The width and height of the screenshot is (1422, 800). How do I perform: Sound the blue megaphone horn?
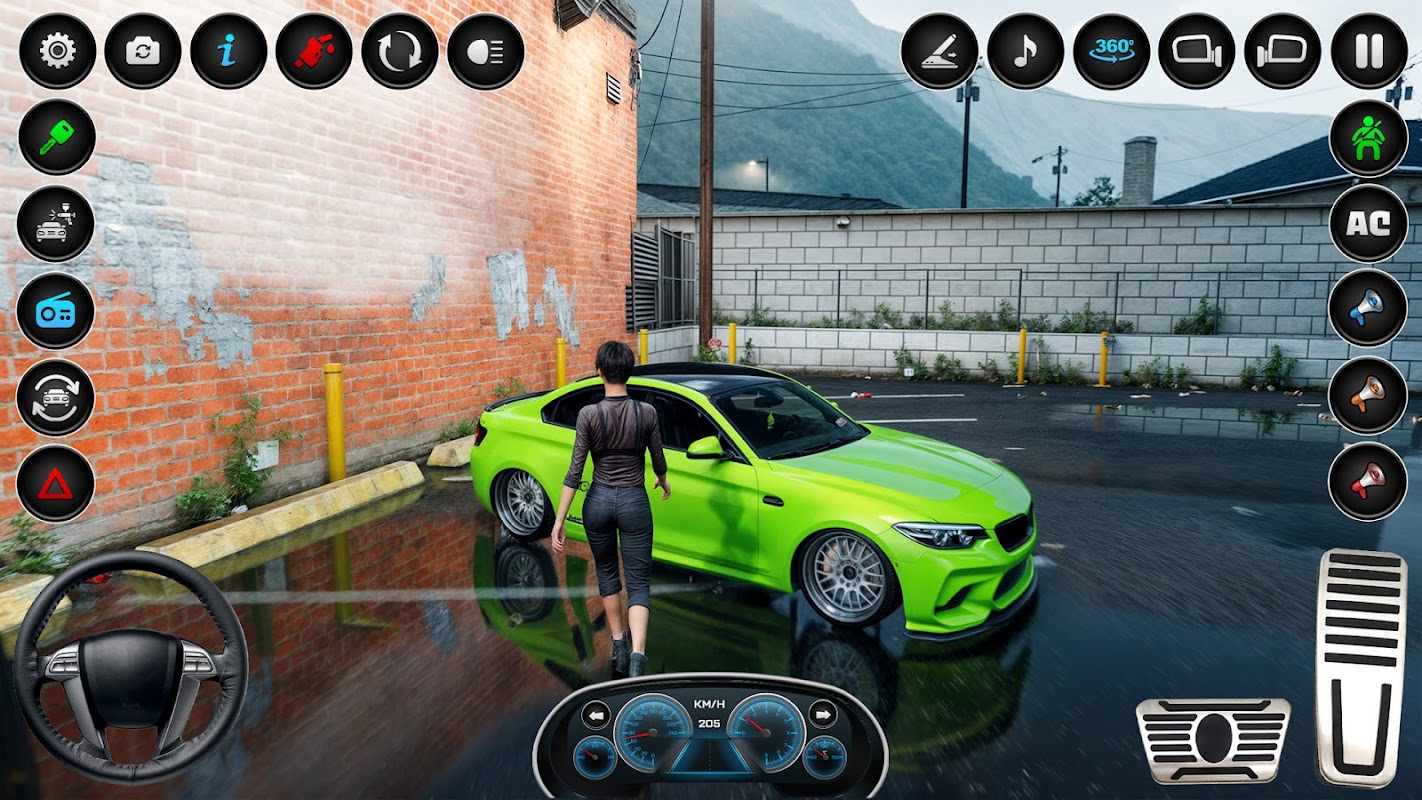(1368, 308)
